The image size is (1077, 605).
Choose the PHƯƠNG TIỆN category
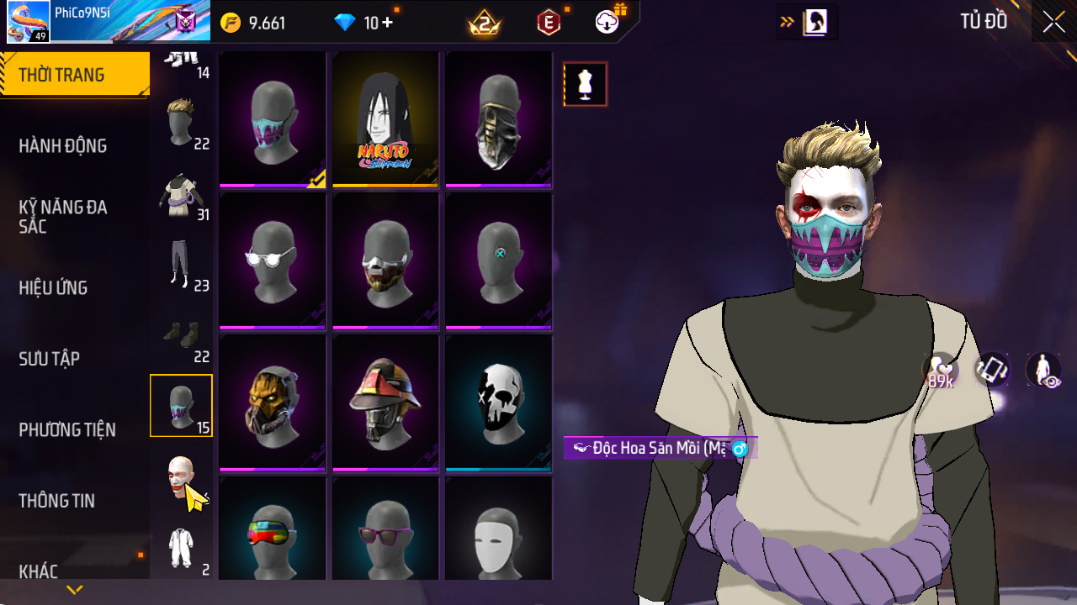67,430
